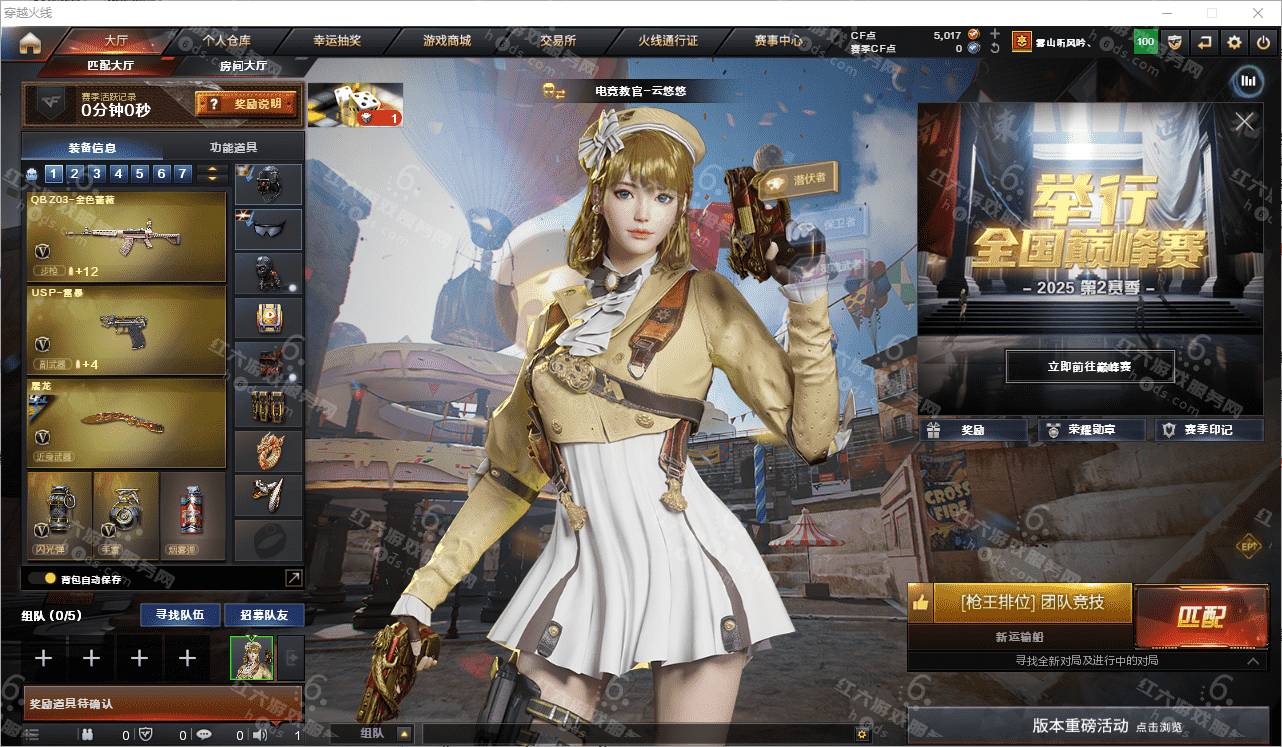Viewport: 1282px width, 747px height.
Task: Open the 游戏商城 game shop
Action: [447, 41]
